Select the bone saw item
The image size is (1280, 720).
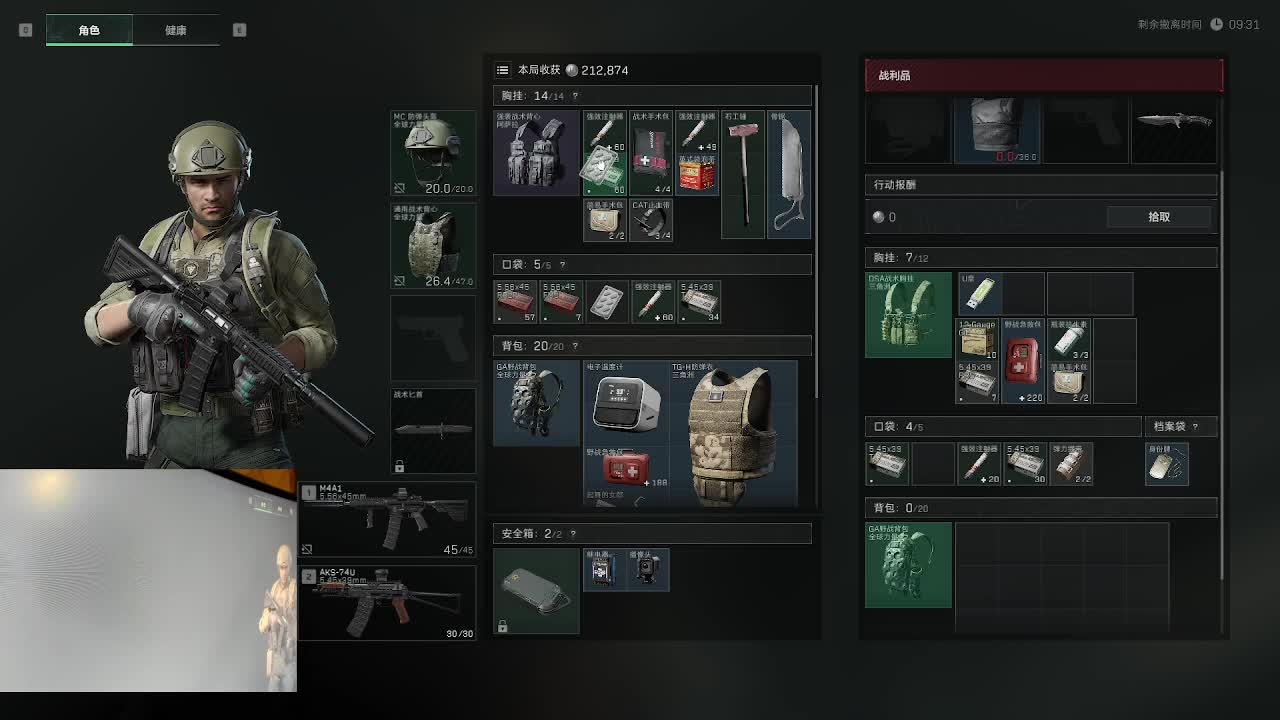(788, 174)
